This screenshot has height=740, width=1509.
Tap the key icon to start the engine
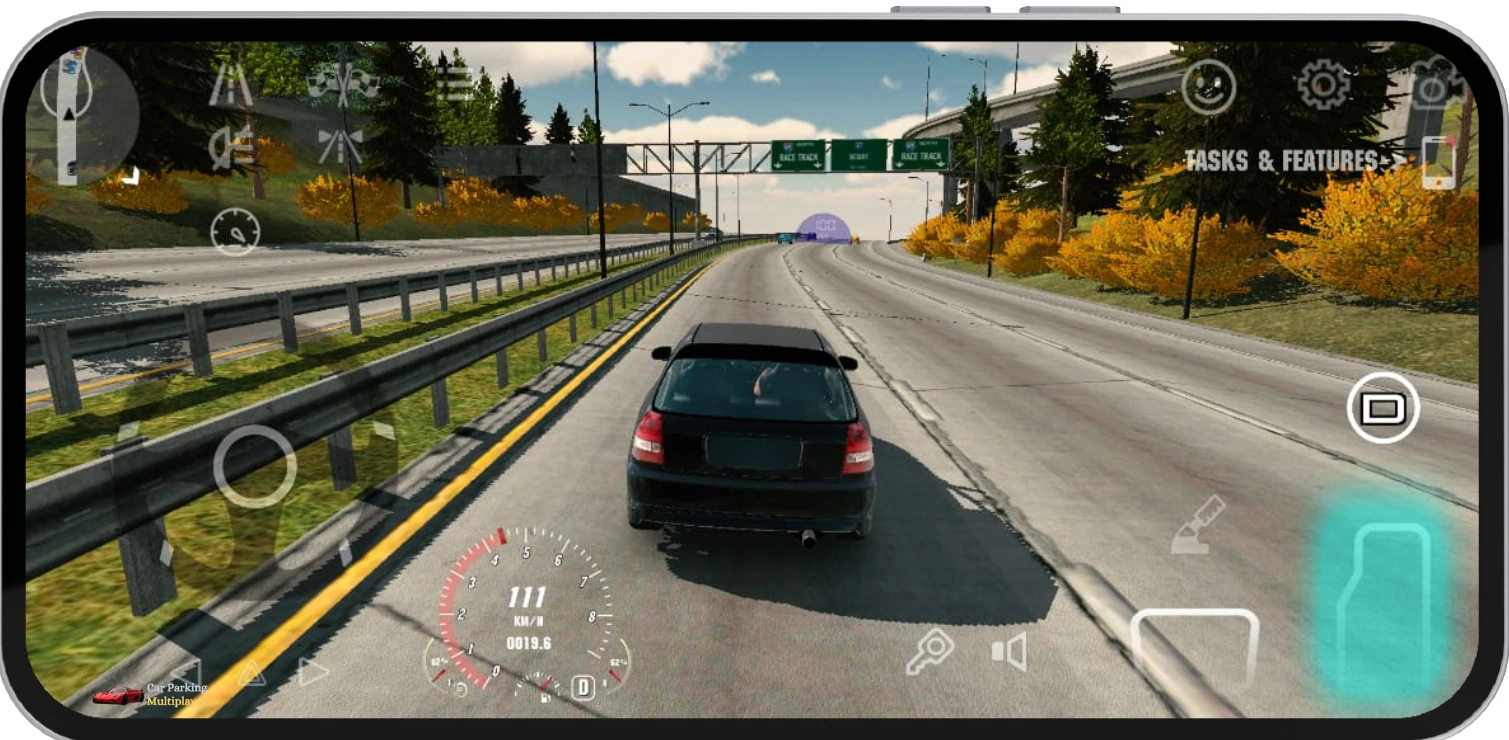point(929,650)
